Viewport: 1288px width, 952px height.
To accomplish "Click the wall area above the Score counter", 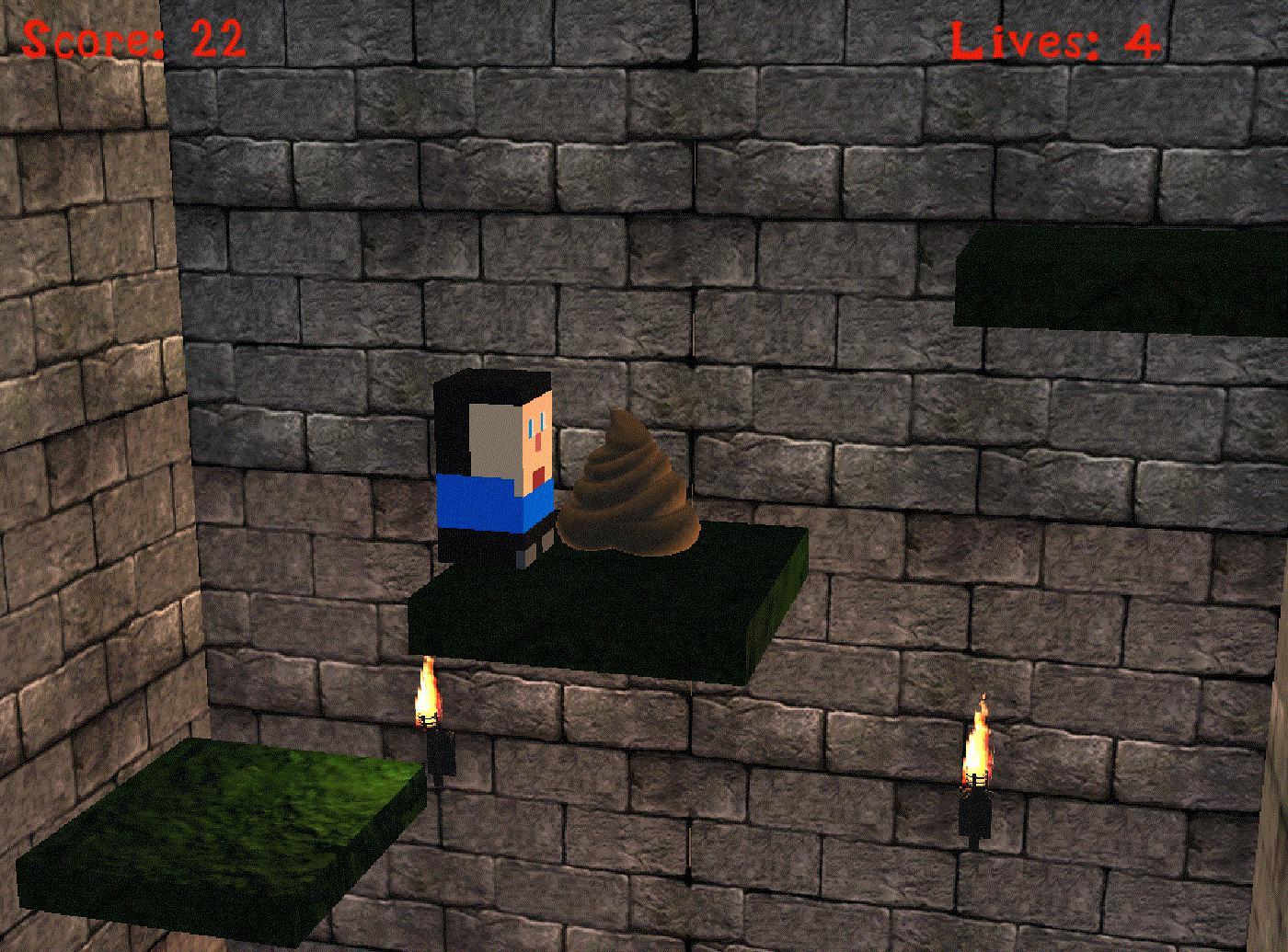I will click(120, 9).
